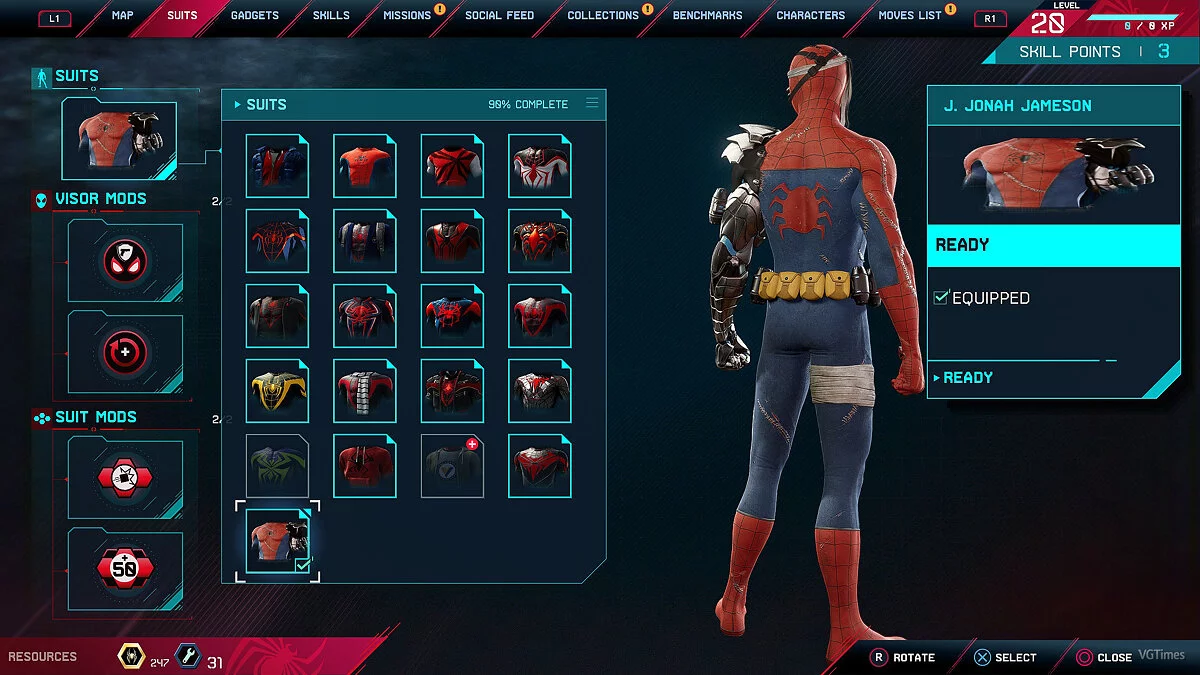The image size is (1200, 675).
Task: Switch to the Characters tab
Action: [x=810, y=15]
